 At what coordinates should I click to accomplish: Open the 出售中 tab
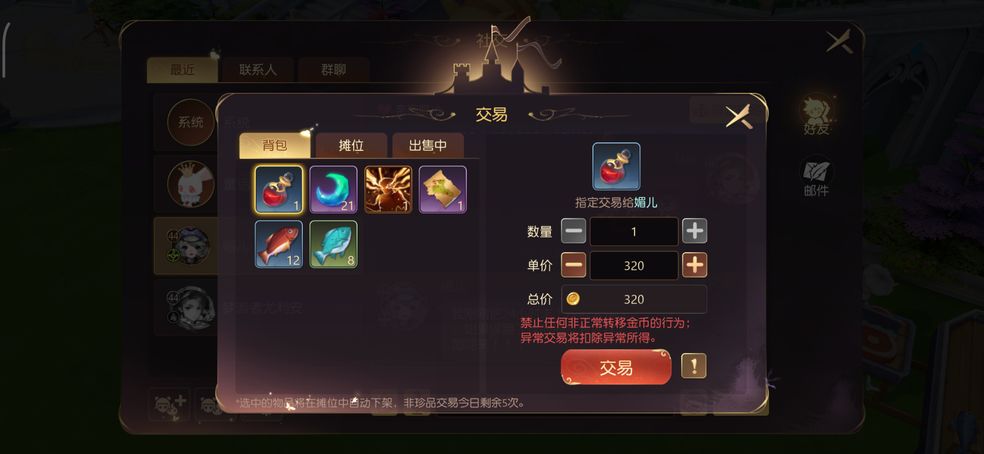(427, 146)
